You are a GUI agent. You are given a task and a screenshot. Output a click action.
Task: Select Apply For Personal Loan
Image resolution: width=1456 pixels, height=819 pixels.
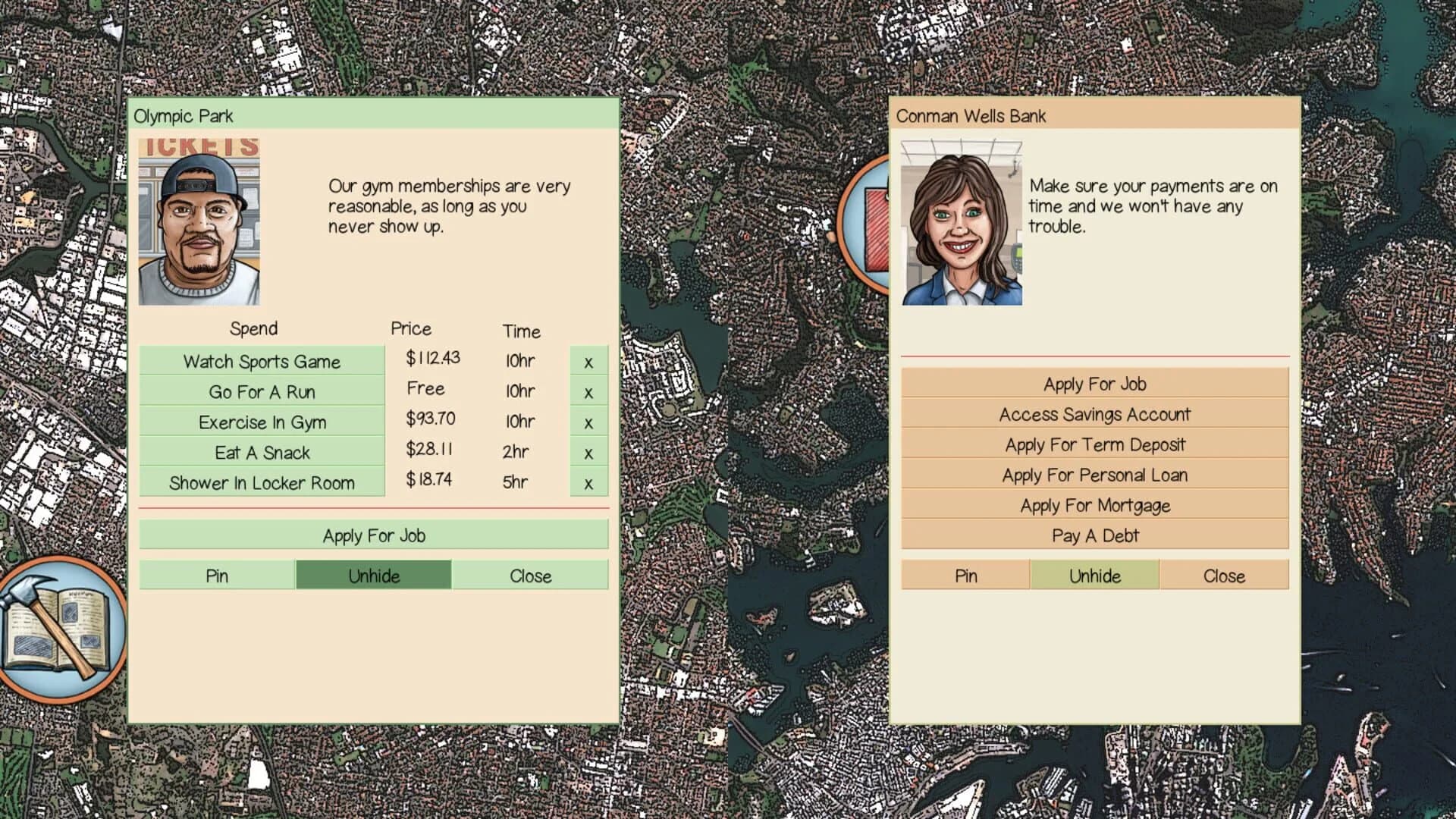pos(1094,475)
